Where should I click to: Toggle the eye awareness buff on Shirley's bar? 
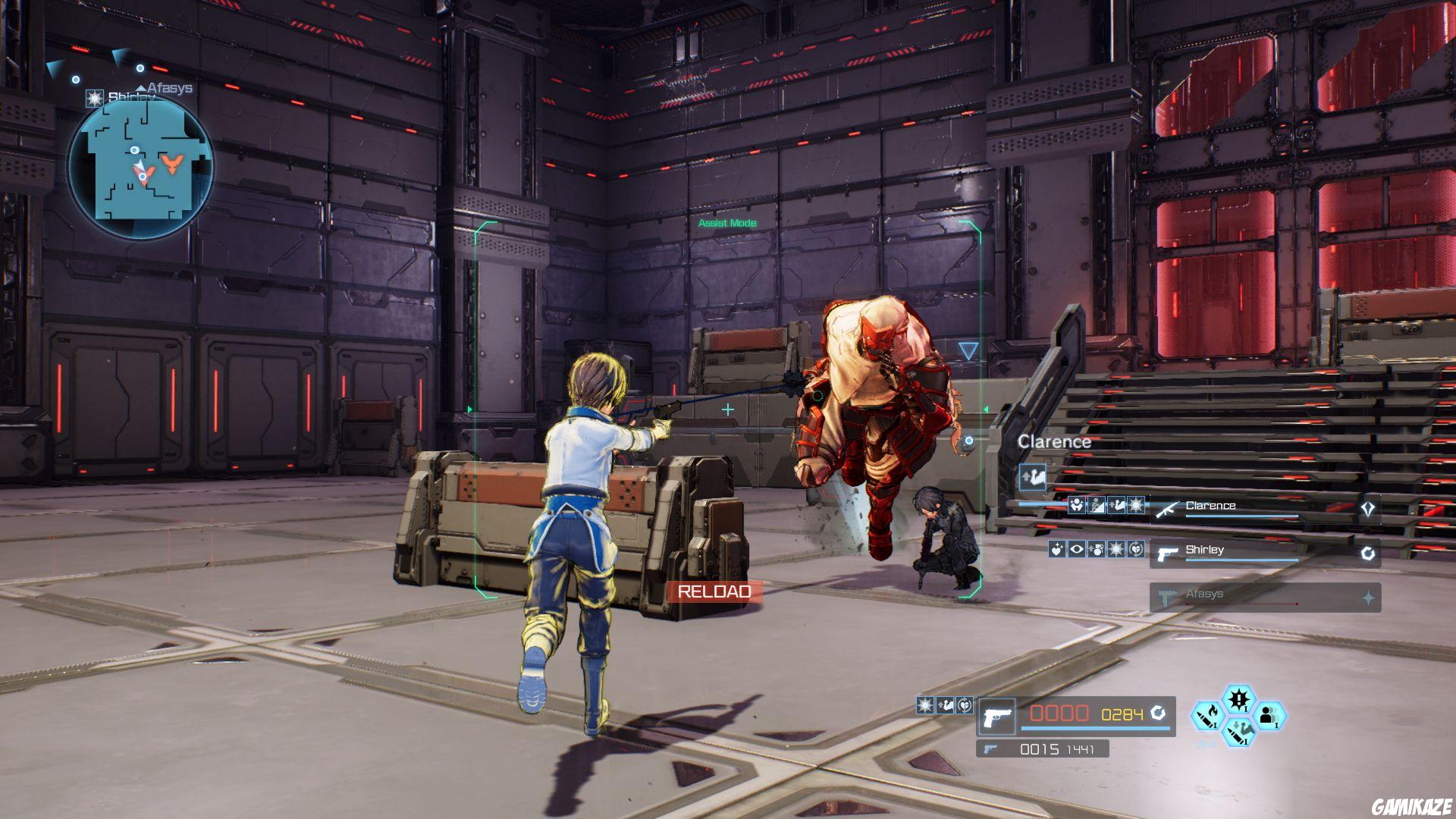(1076, 550)
